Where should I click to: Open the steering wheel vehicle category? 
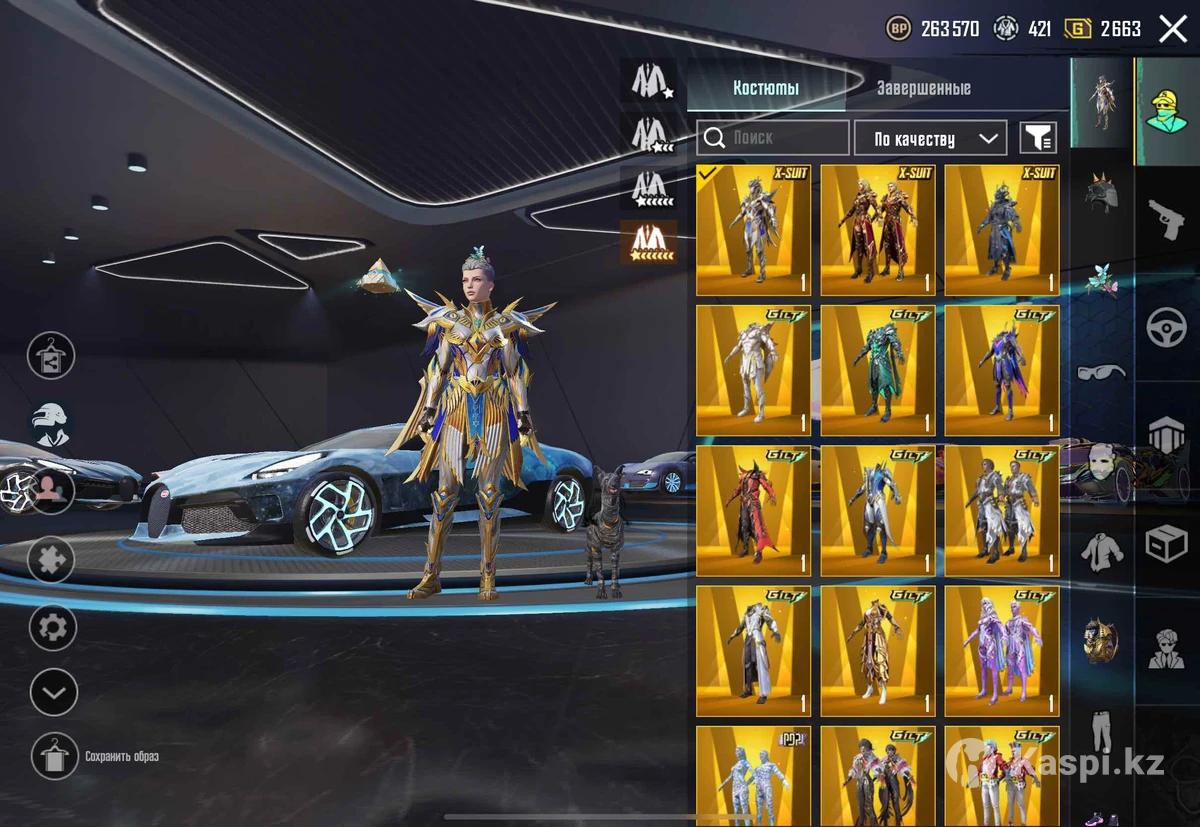[x=1166, y=328]
